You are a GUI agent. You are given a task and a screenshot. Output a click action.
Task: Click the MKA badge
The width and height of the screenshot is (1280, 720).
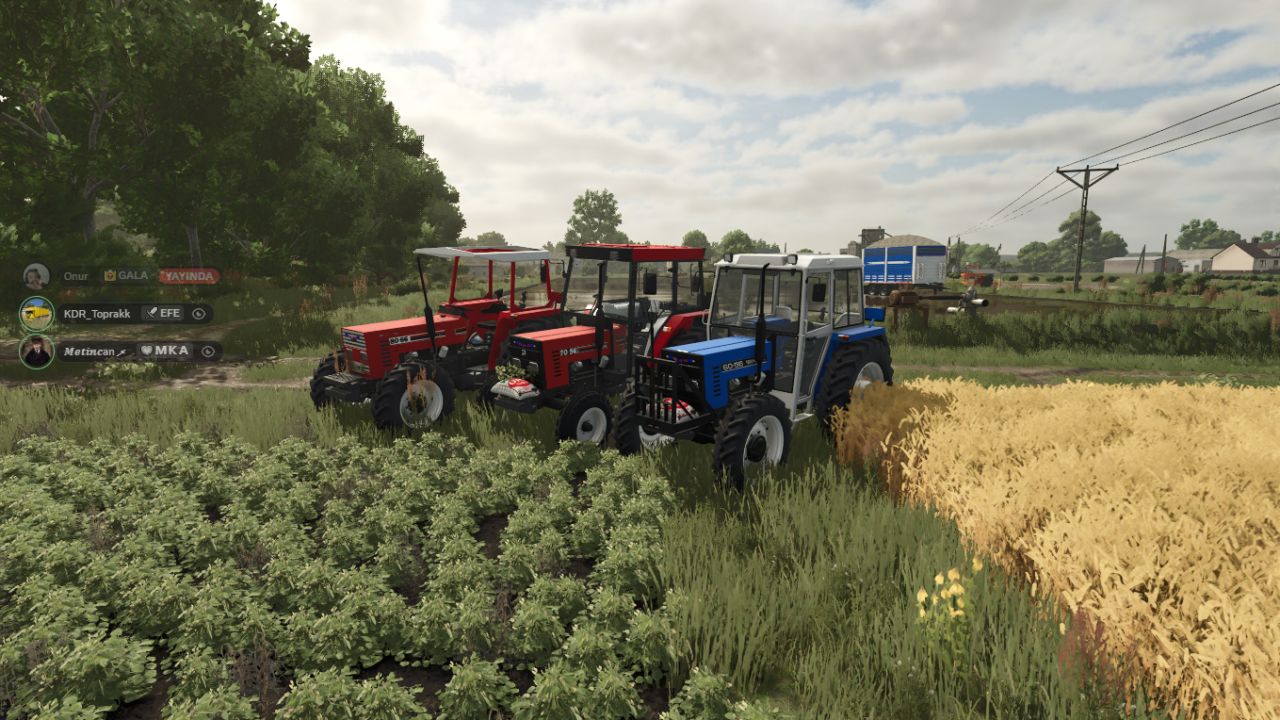pos(171,351)
